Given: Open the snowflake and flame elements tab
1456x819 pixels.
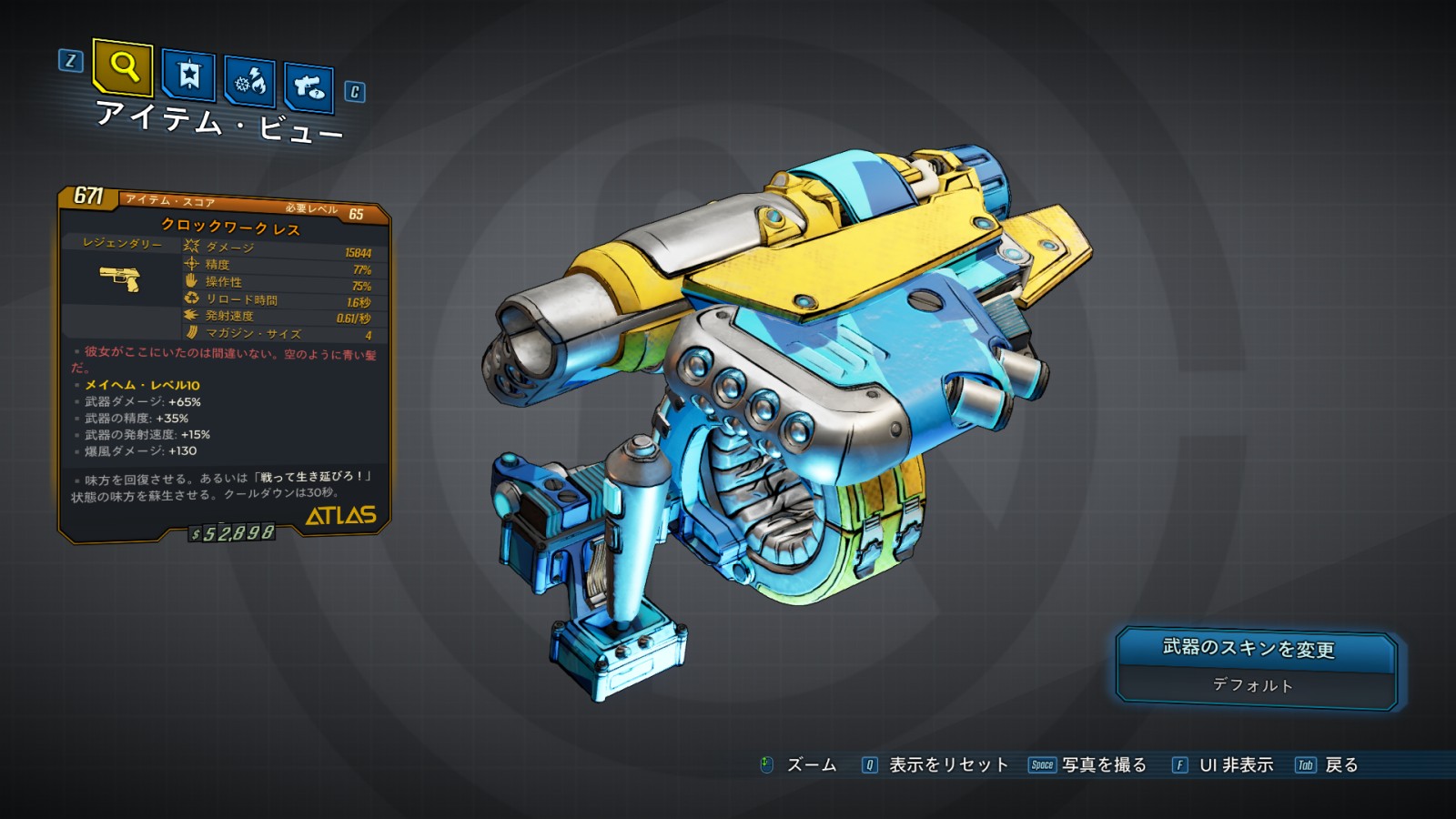Looking at the screenshot, I should coord(249,83).
